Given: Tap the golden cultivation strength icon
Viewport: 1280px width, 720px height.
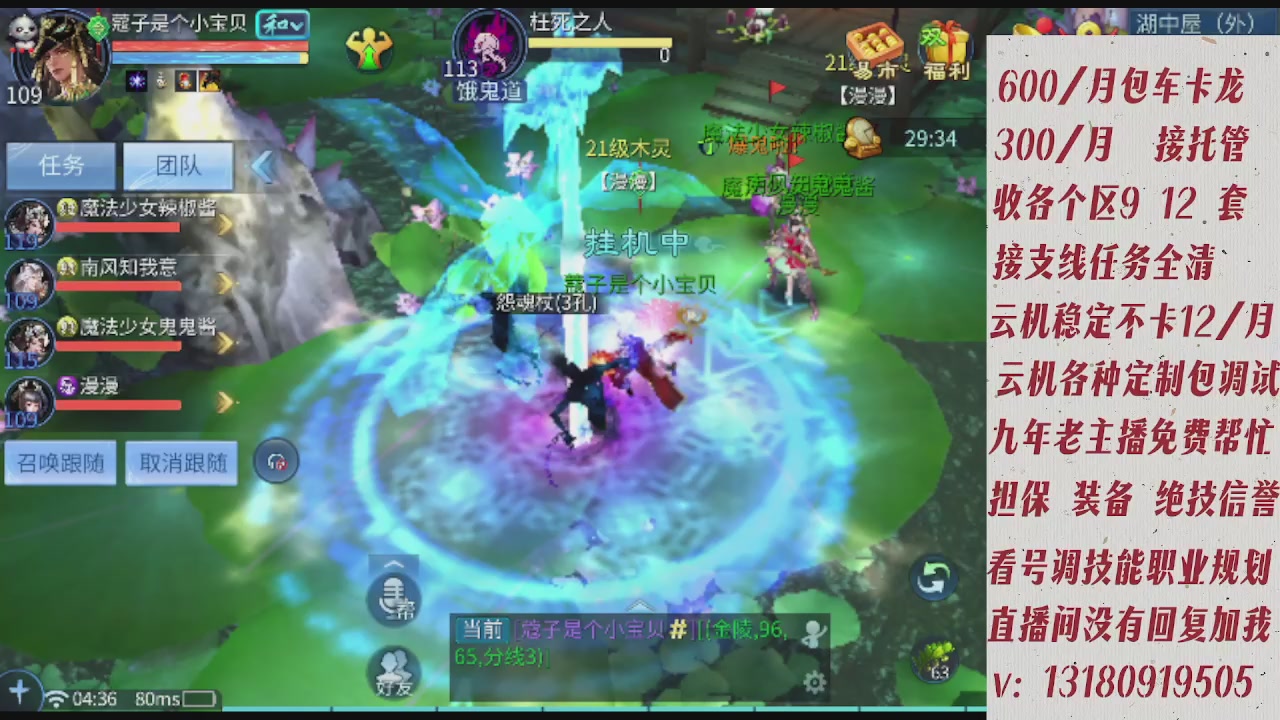Looking at the screenshot, I should (x=371, y=47).
